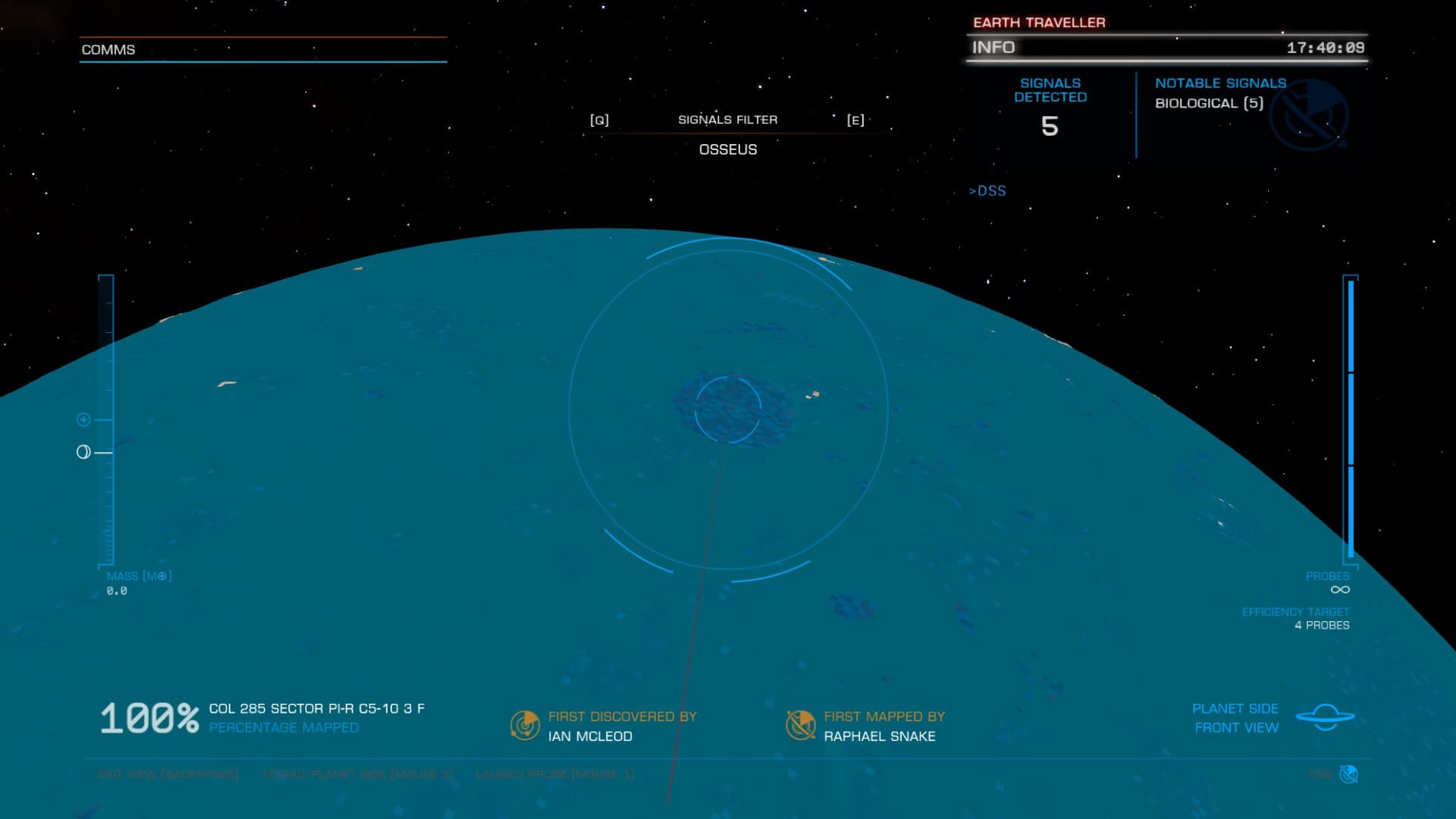
Task: Click the OSSEUS signals filter entry
Action: point(728,149)
